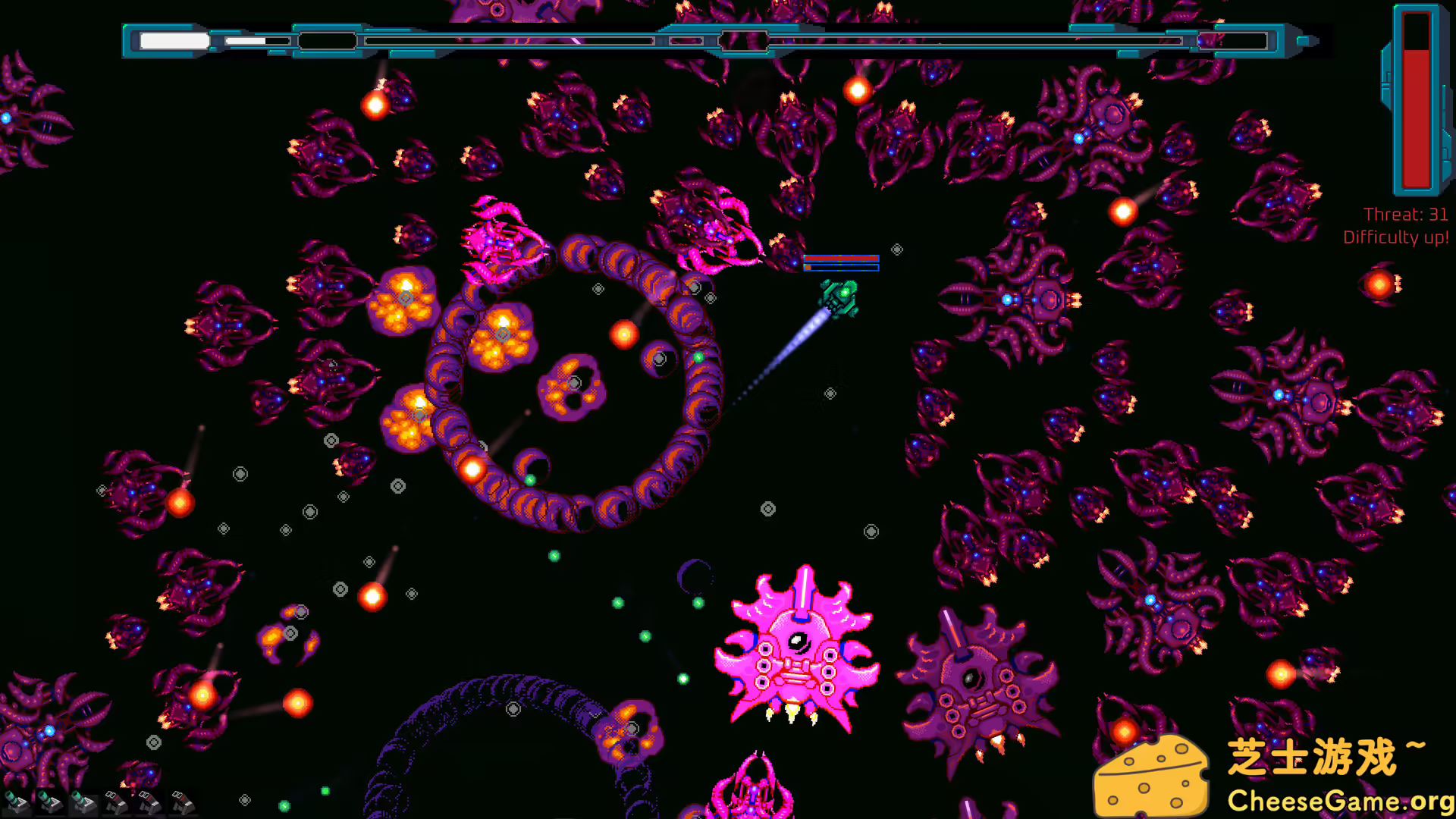Screen dimensions: 1456x819
Task: Select the second green turret icon
Action: pyautogui.click(x=49, y=802)
